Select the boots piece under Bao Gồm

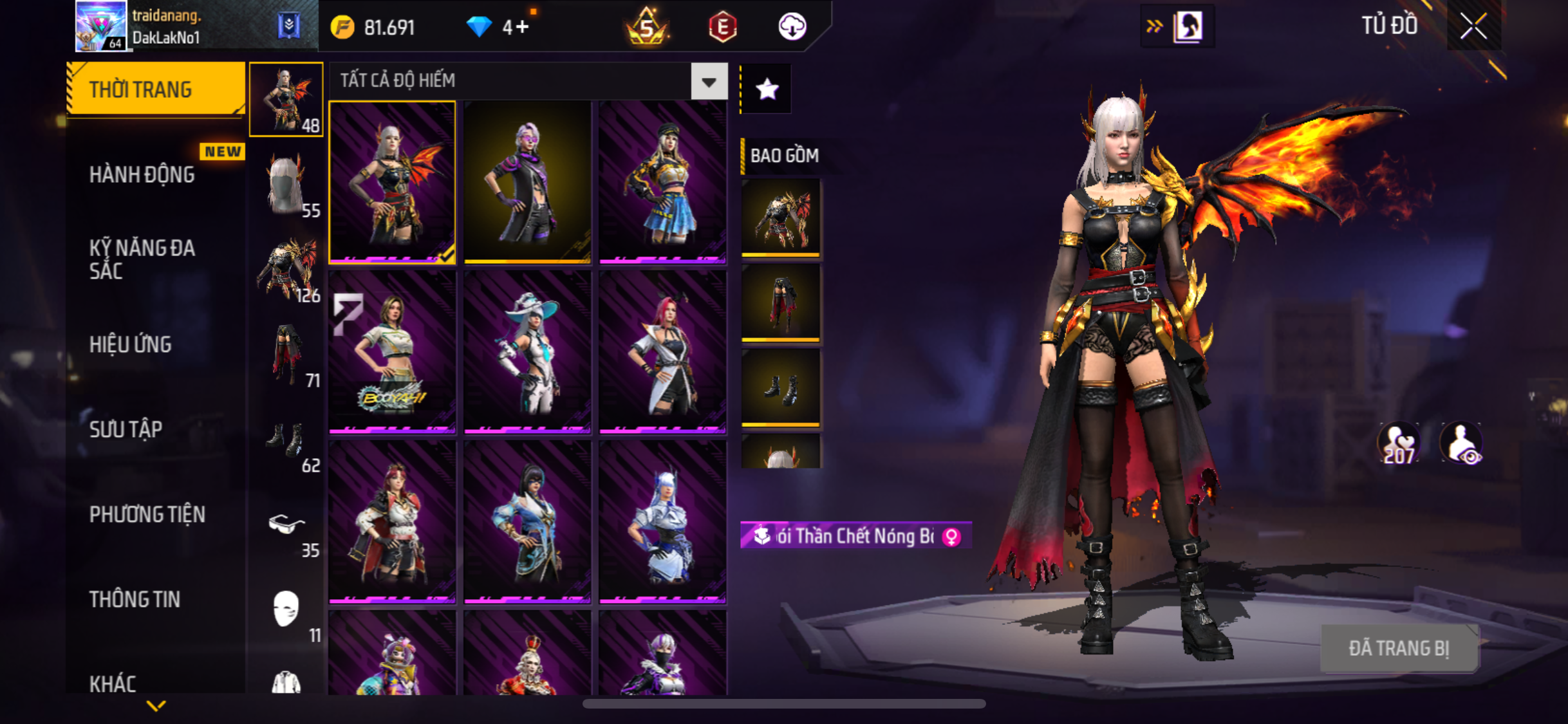click(781, 388)
